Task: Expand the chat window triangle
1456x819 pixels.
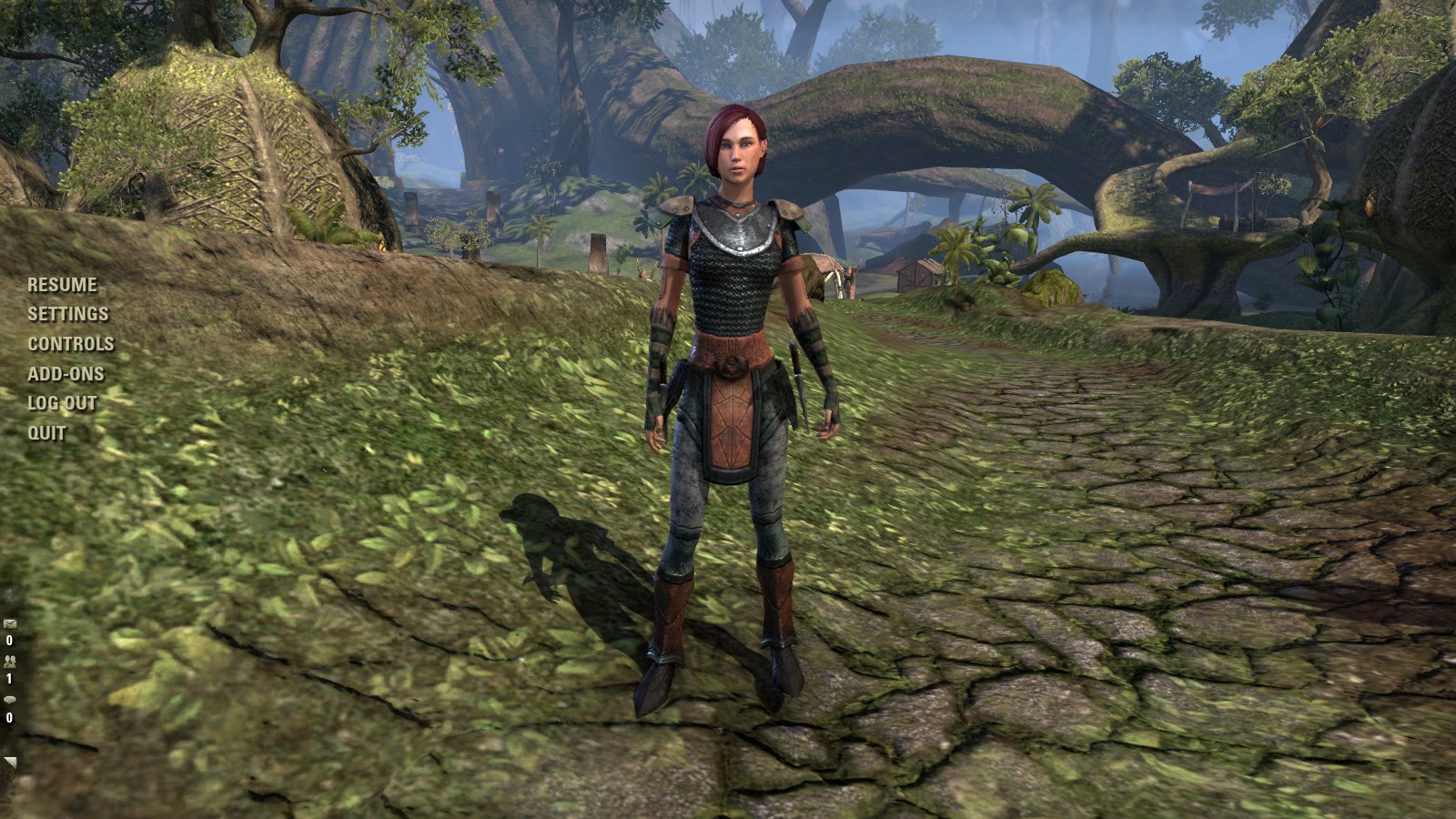Action: click(x=10, y=763)
